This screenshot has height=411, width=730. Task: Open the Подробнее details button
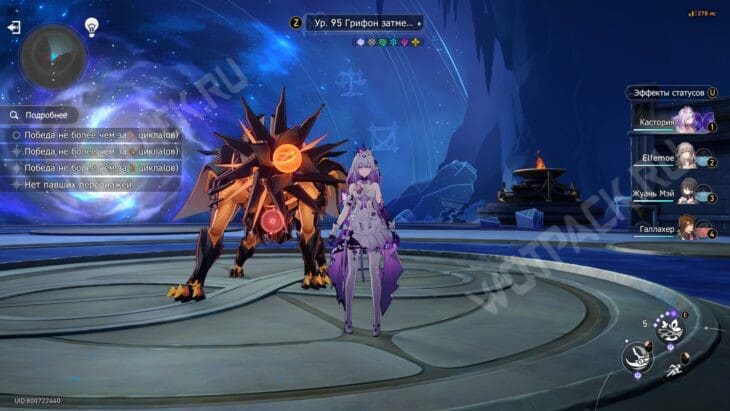coord(42,115)
